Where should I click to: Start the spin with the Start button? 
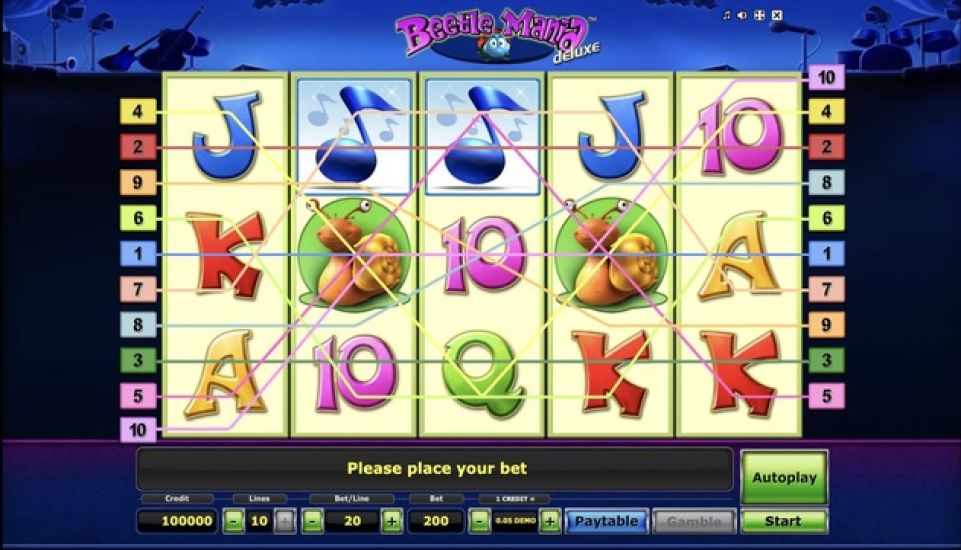coord(783,521)
